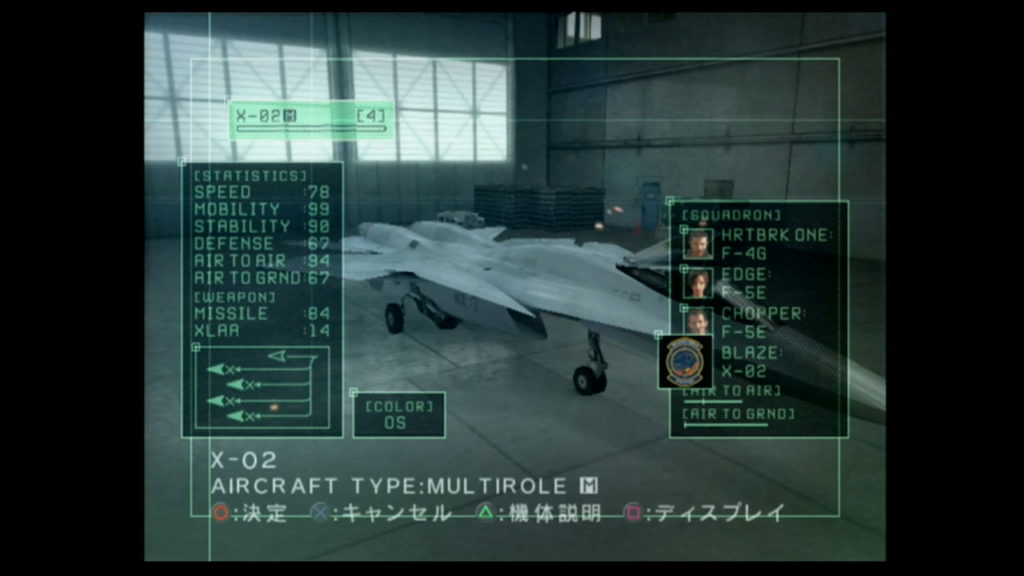
Task: Choose the HRTBRK ONE squadron row
Action: 758,244
